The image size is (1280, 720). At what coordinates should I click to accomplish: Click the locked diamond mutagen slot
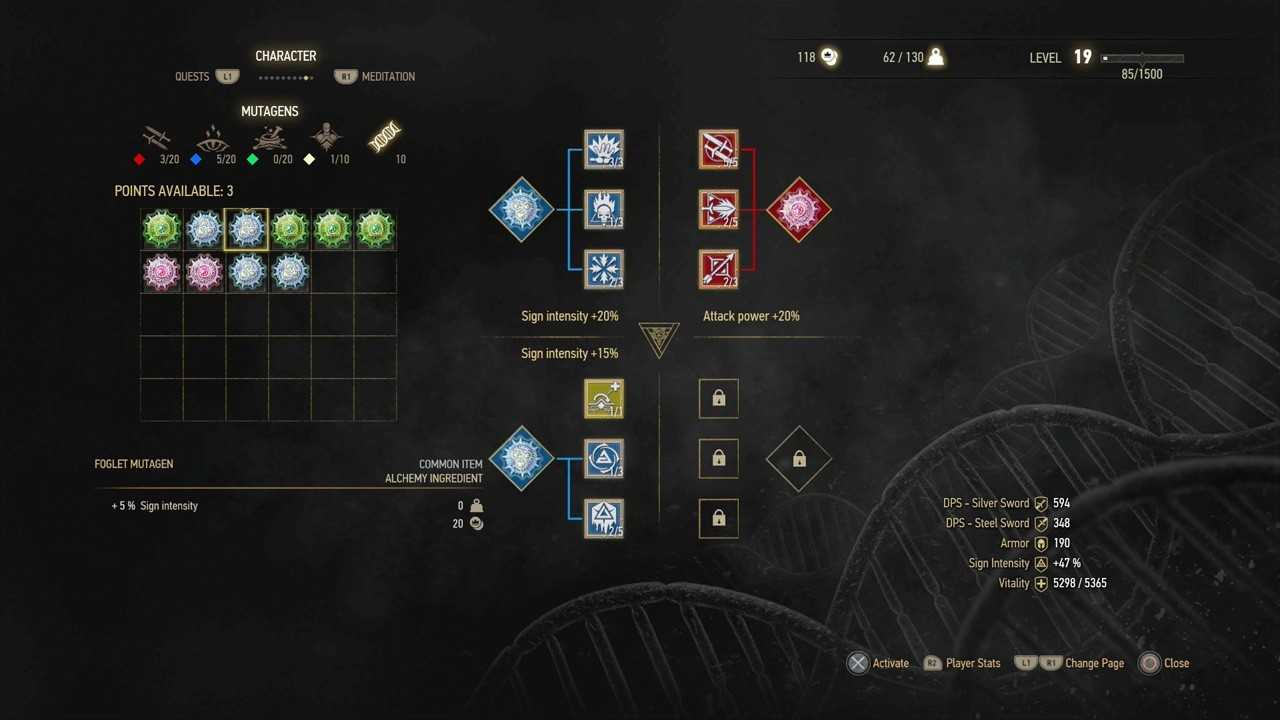pos(798,458)
